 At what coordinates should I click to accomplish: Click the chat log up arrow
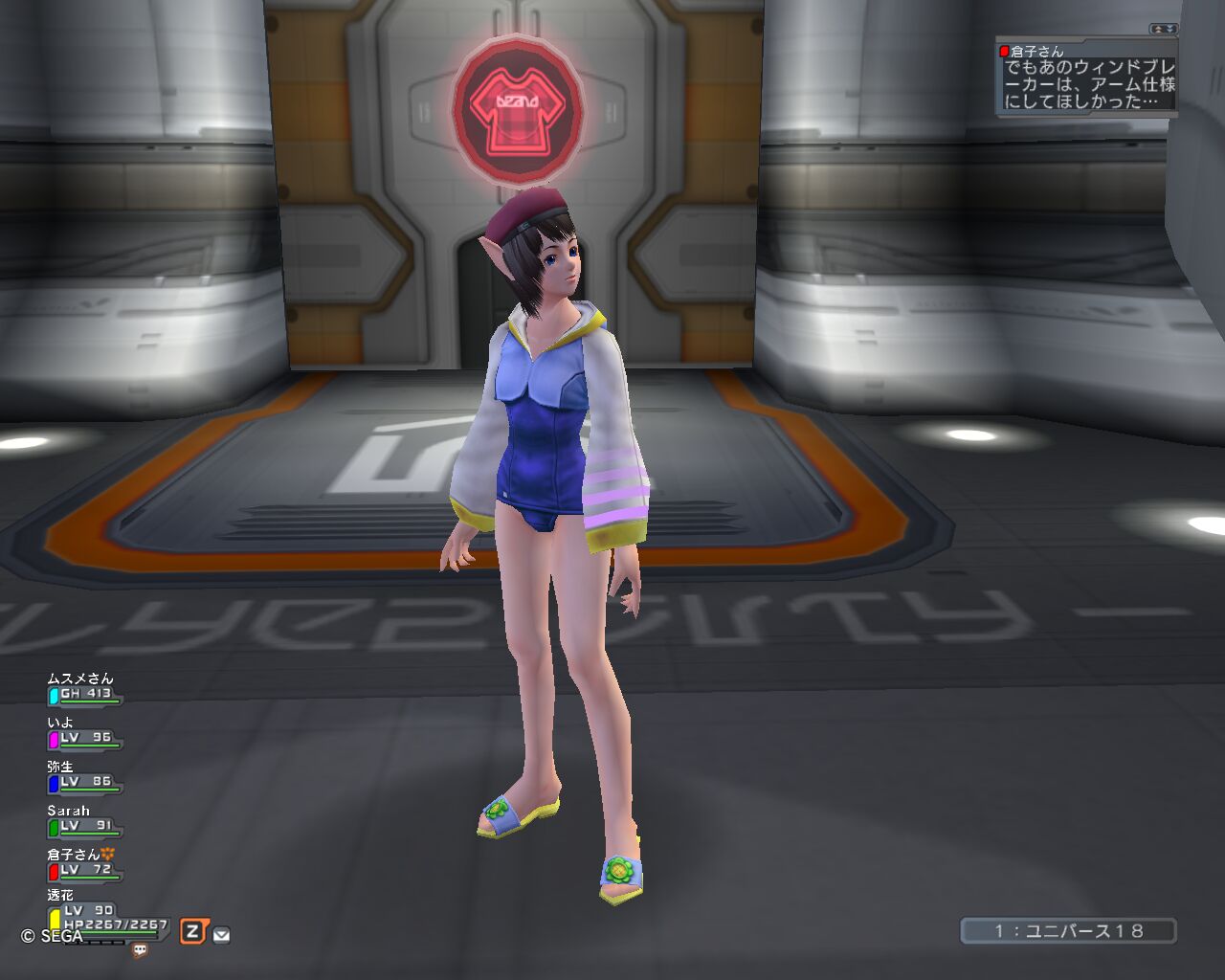pyautogui.click(x=1157, y=30)
